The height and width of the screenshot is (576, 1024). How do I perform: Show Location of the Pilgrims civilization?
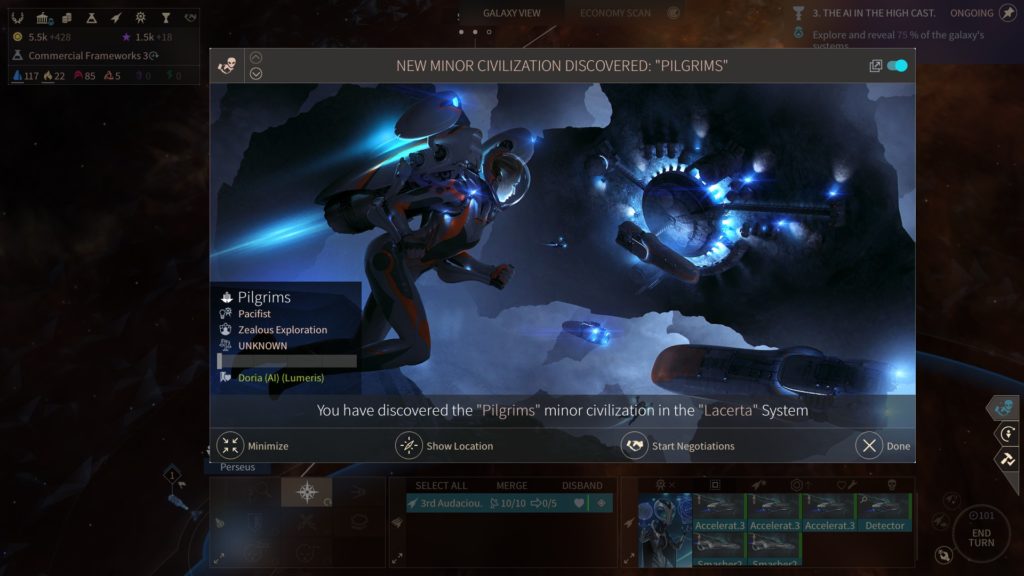[409, 446]
